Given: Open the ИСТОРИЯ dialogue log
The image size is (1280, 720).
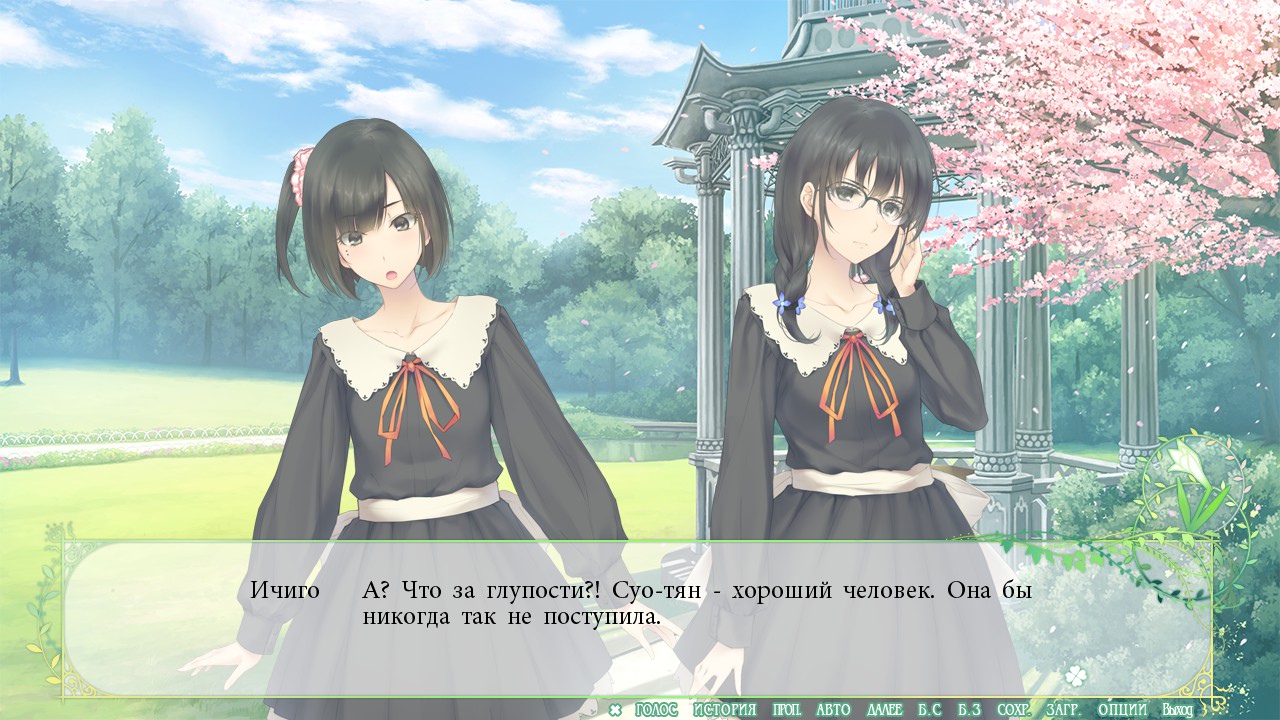Looking at the screenshot, I should [725, 710].
